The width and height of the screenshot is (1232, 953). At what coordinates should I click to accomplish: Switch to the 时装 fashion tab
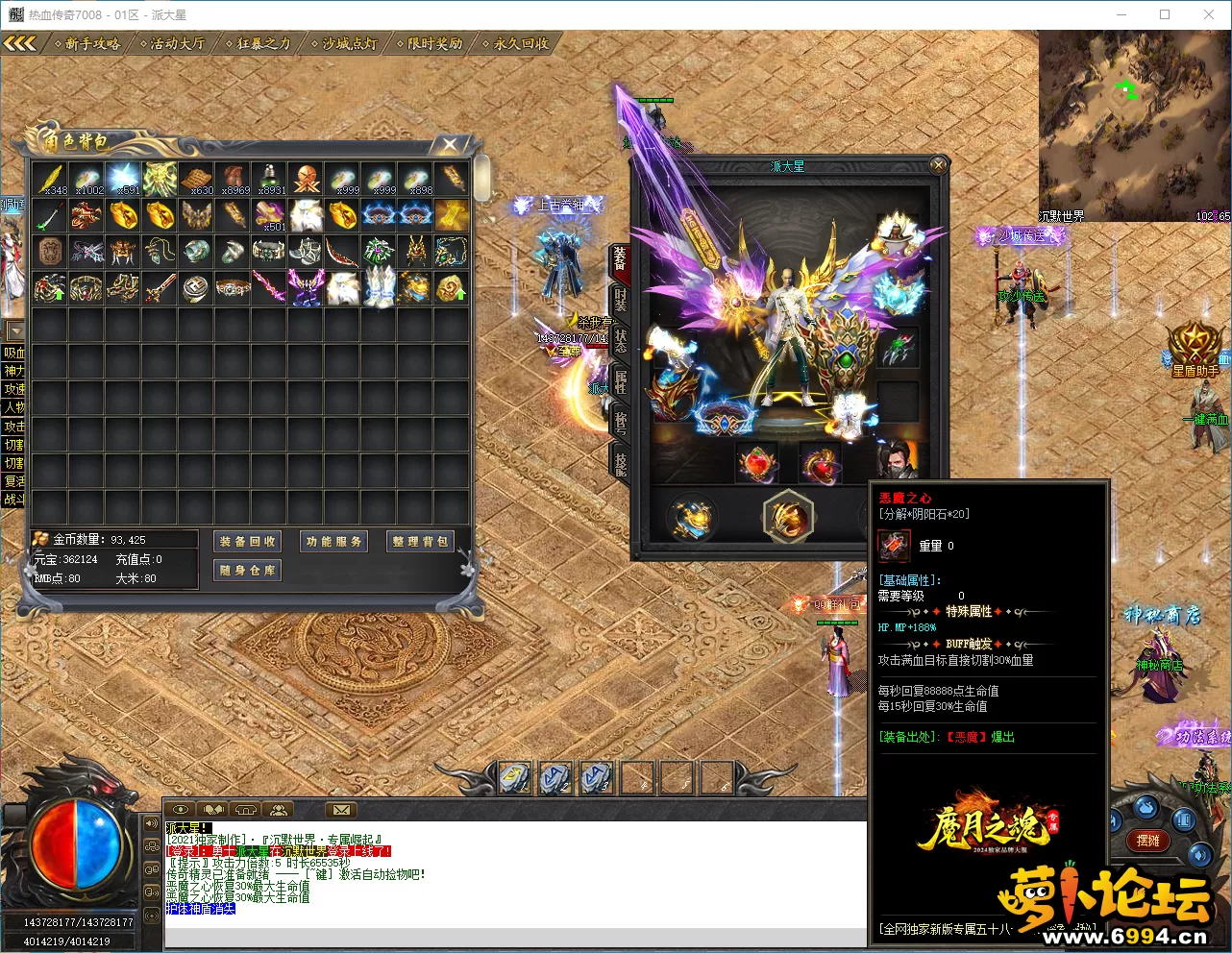(621, 299)
